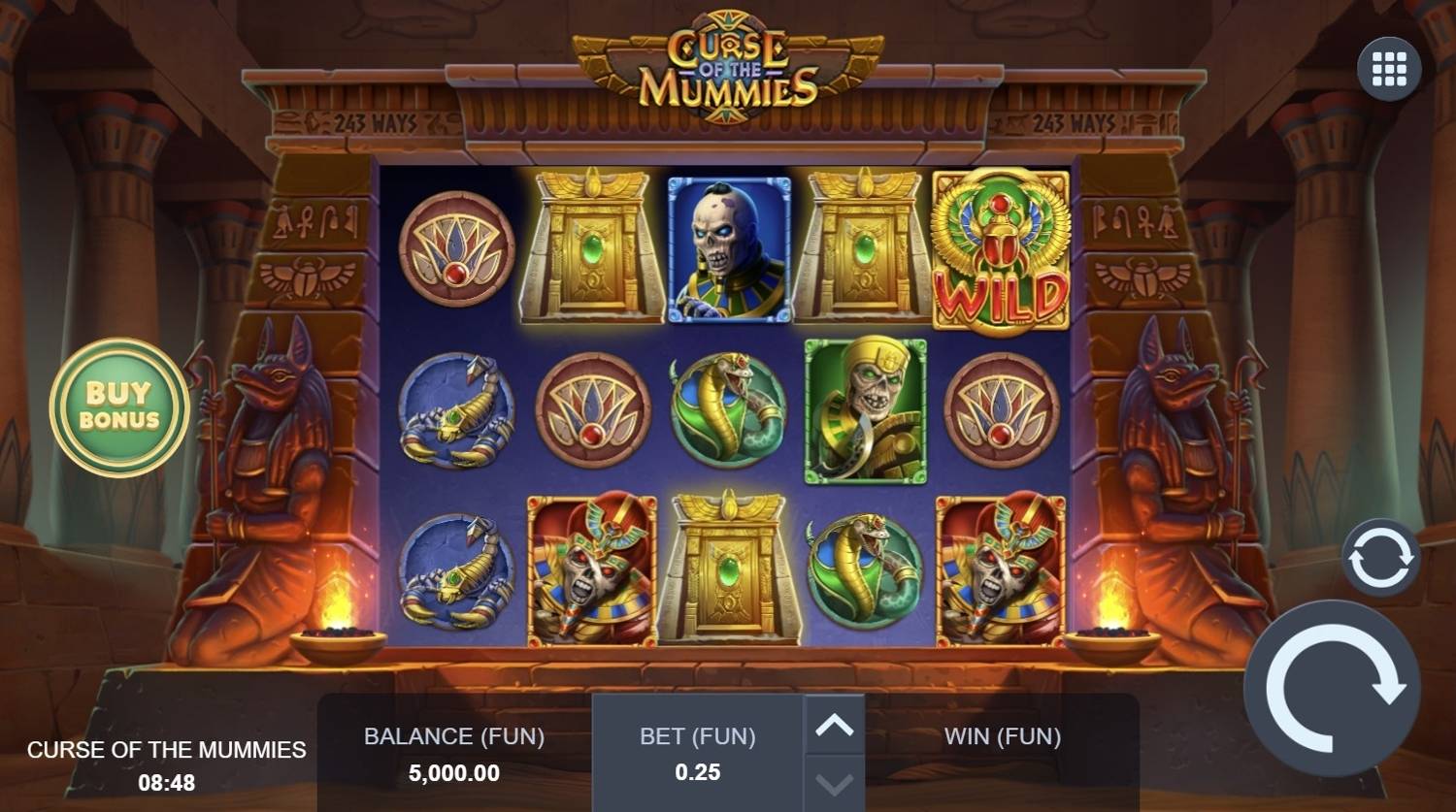Click the Balance (FUN) display
This screenshot has width=1456, height=812.
[453, 754]
